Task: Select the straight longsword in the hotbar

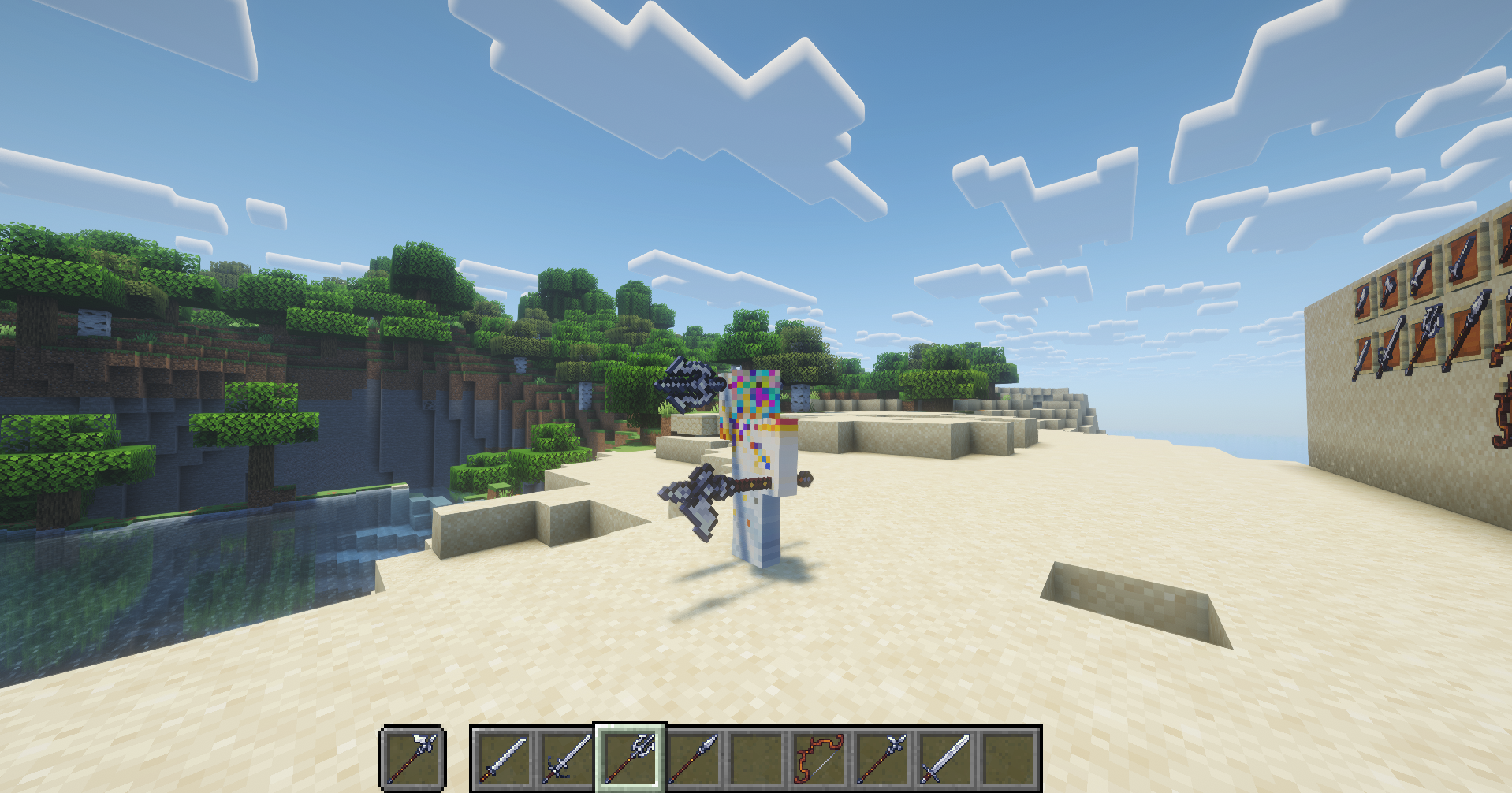Action: 504,756
